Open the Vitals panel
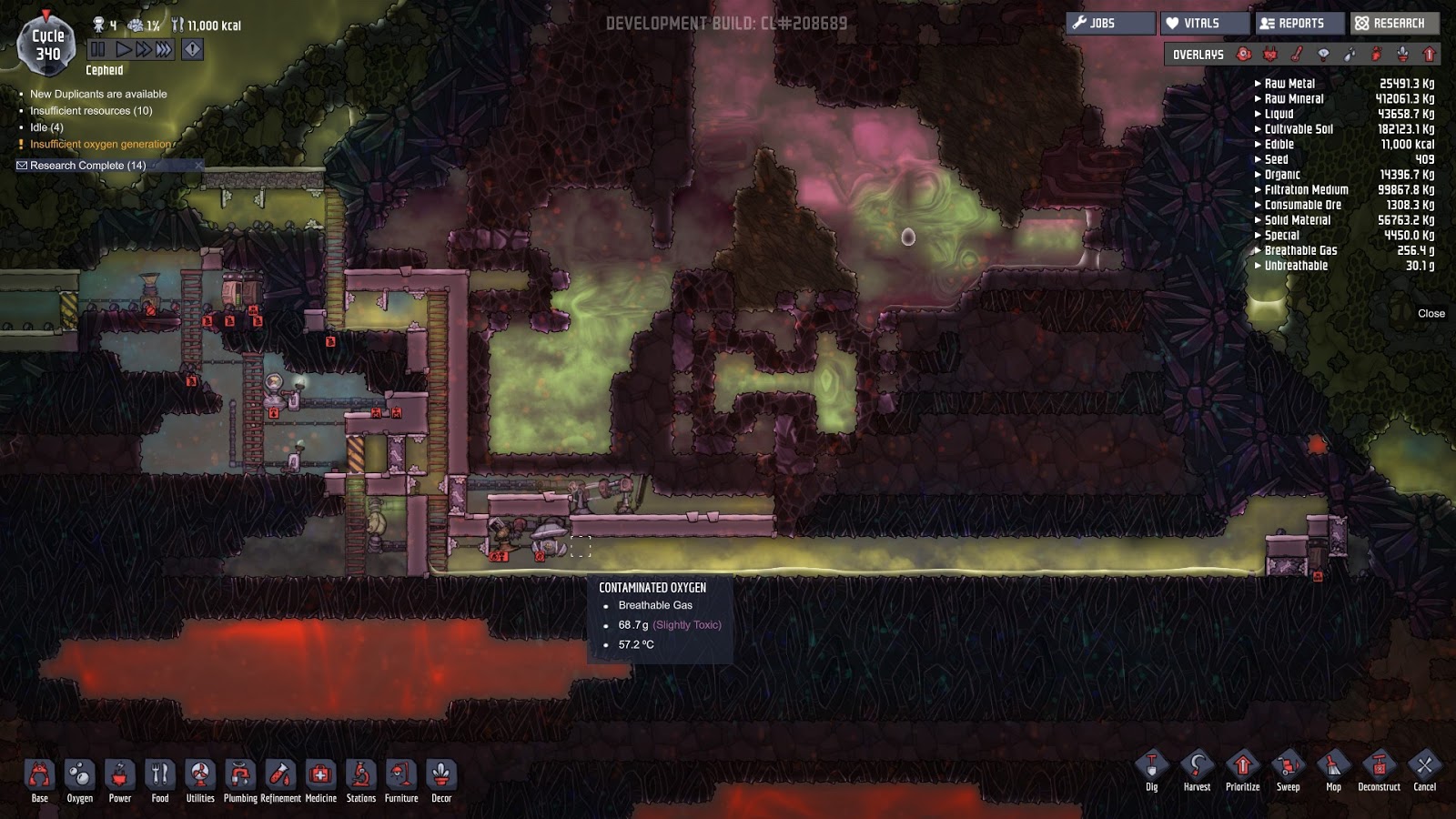This screenshot has height=819, width=1456. coord(1205,24)
